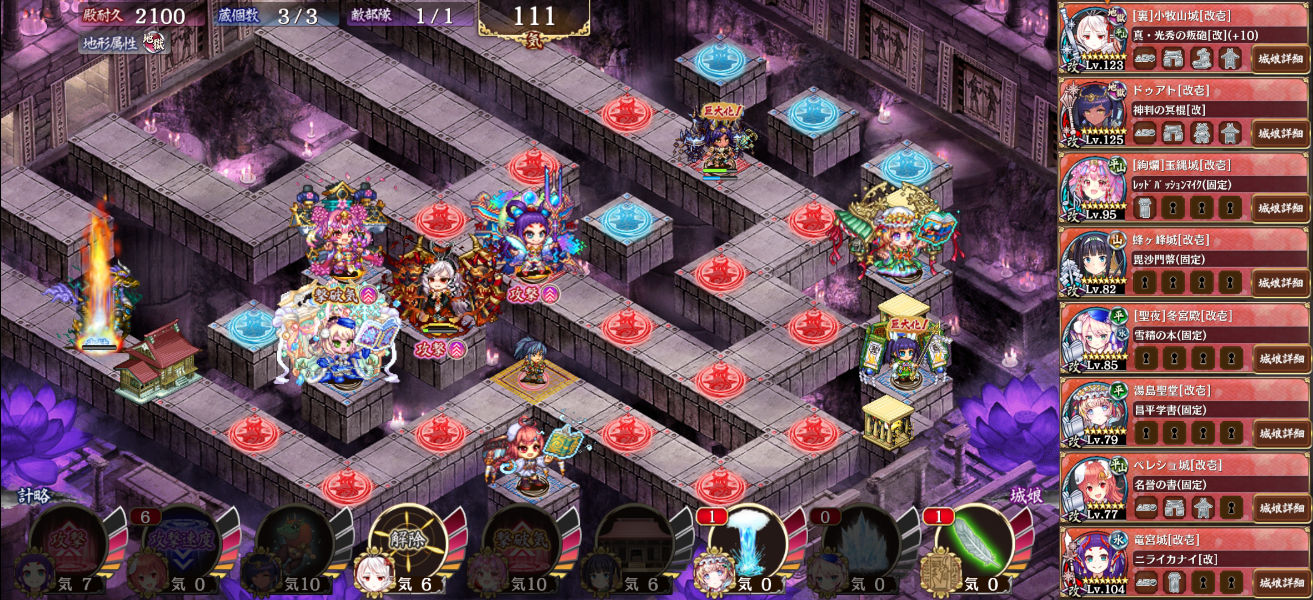This screenshot has width=1313, height=600.
Task: Show 城娘詳細 for 湯島聖堂
Action: coord(1280,433)
